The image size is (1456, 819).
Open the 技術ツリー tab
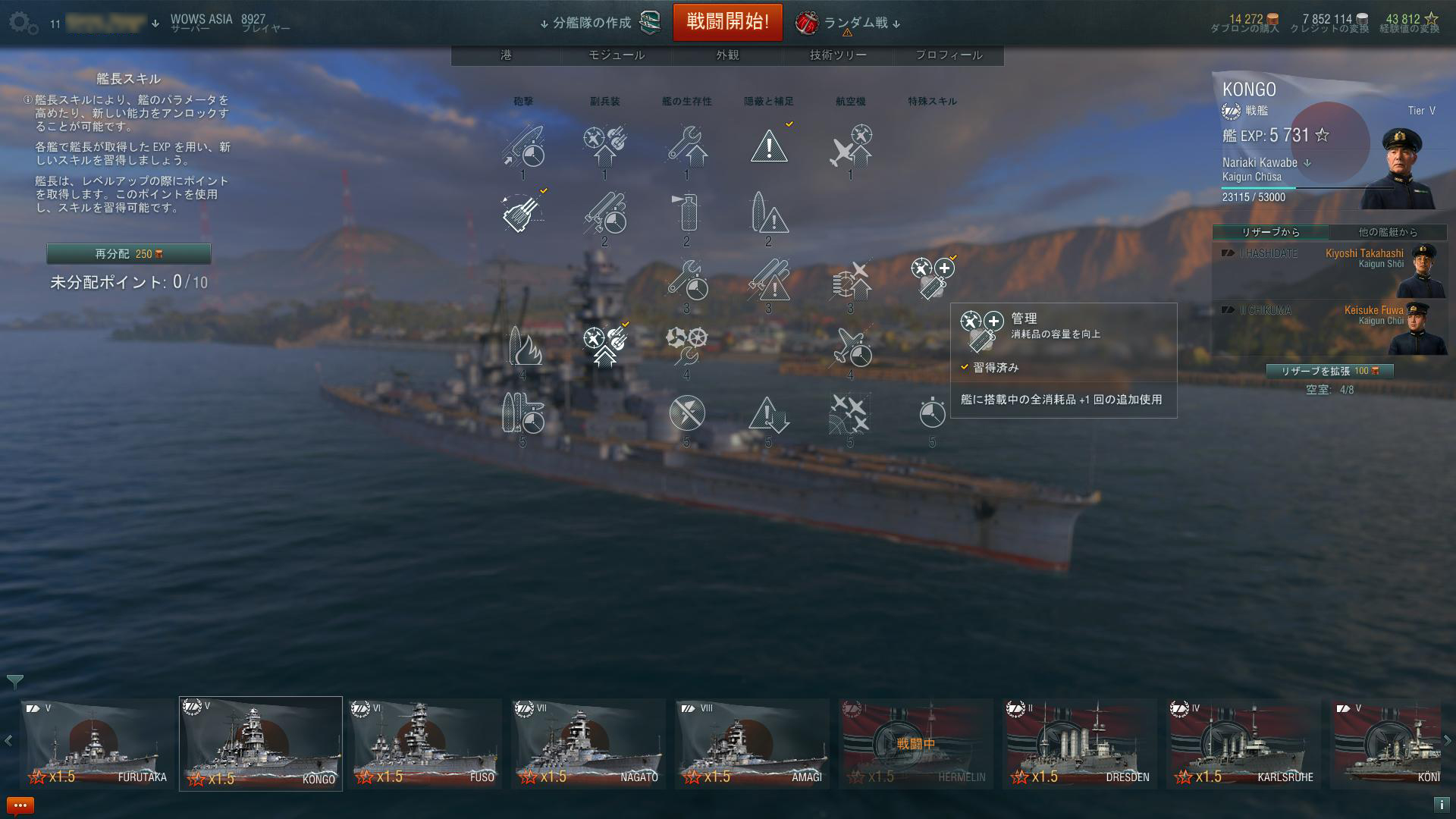[838, 55]
